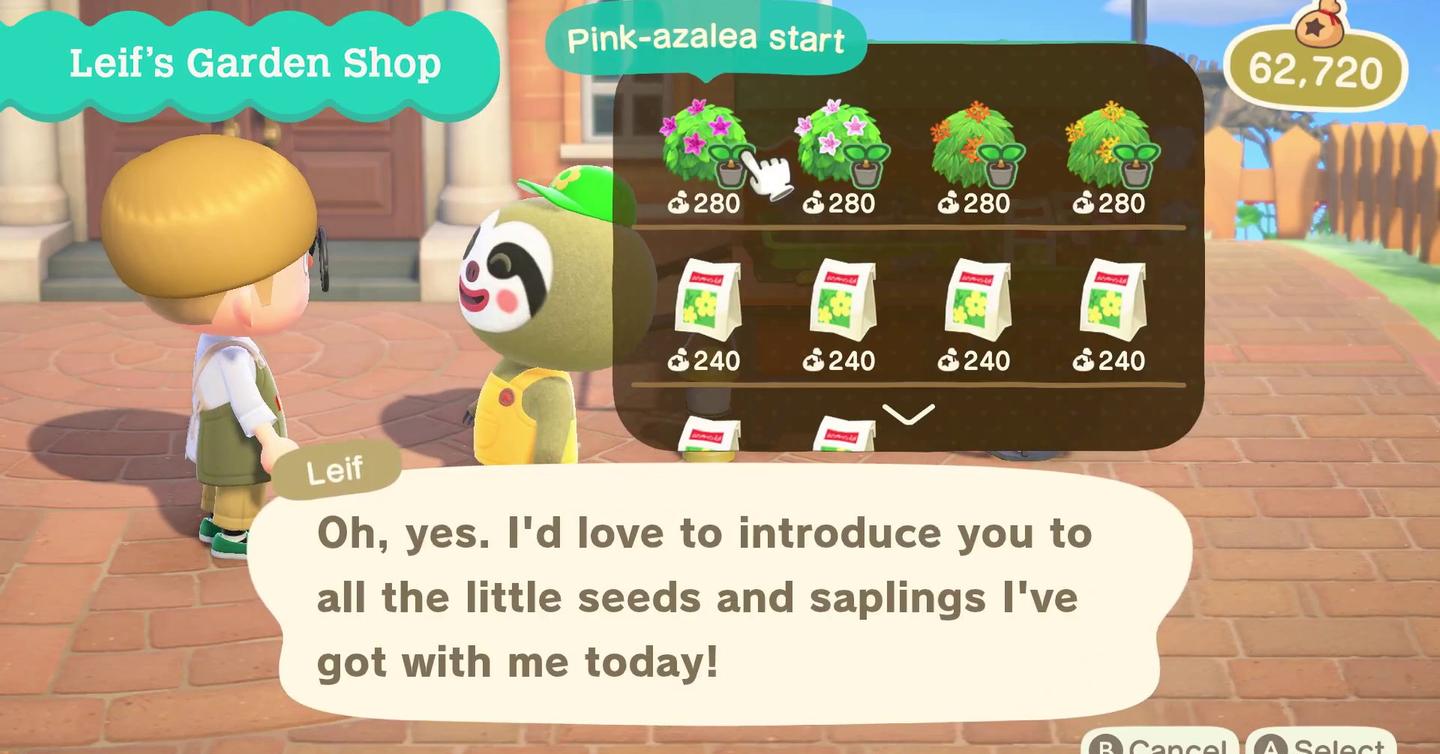Pick the rightmost yellow seed bag
This screenshot has height=754, width=1440.
click(1115, 305)
